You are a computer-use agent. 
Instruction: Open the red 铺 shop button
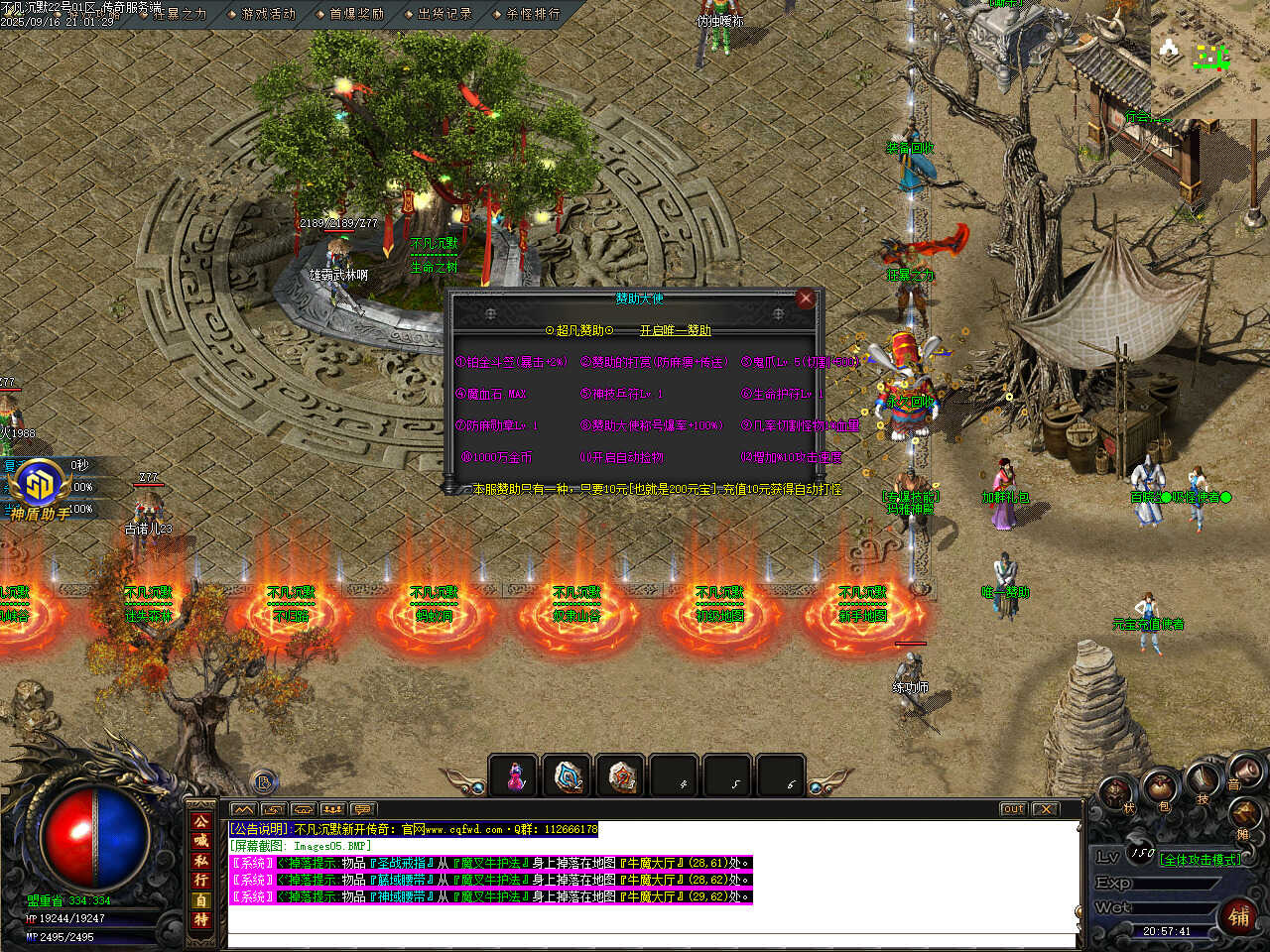tap(1239, 914)
